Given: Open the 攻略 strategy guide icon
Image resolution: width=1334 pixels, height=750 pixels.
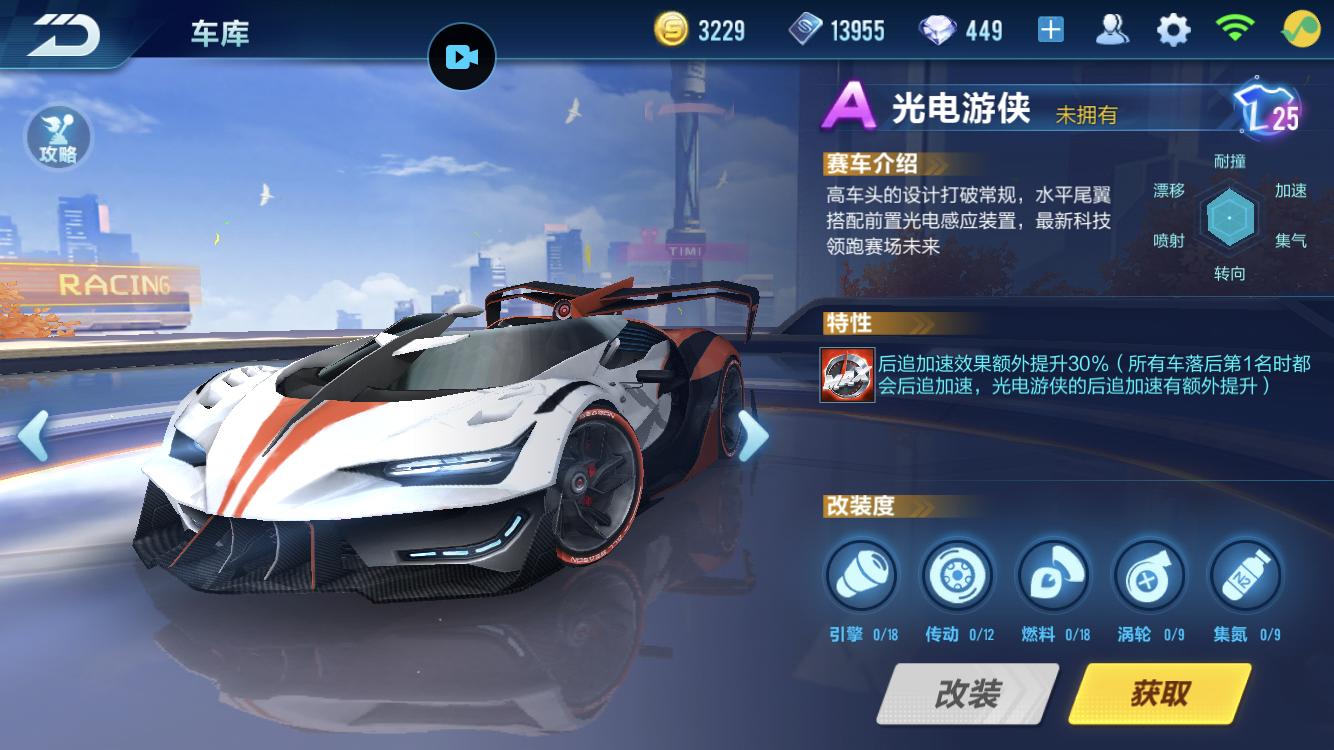Looking at the screenshot, I should (x=58, y=138).
